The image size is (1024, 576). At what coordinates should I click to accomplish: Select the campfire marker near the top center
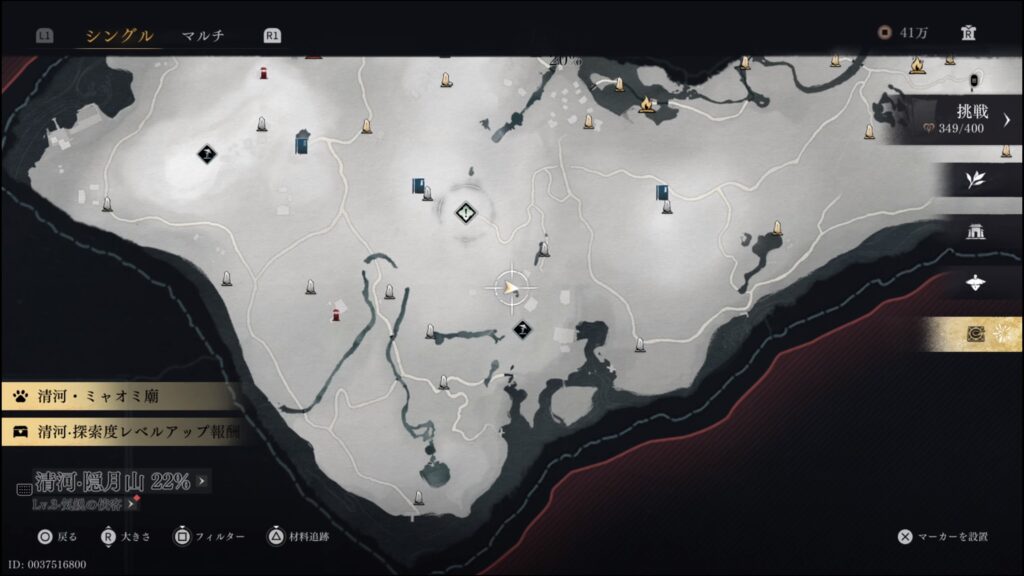pyautogui.click(x=647, y=104)
